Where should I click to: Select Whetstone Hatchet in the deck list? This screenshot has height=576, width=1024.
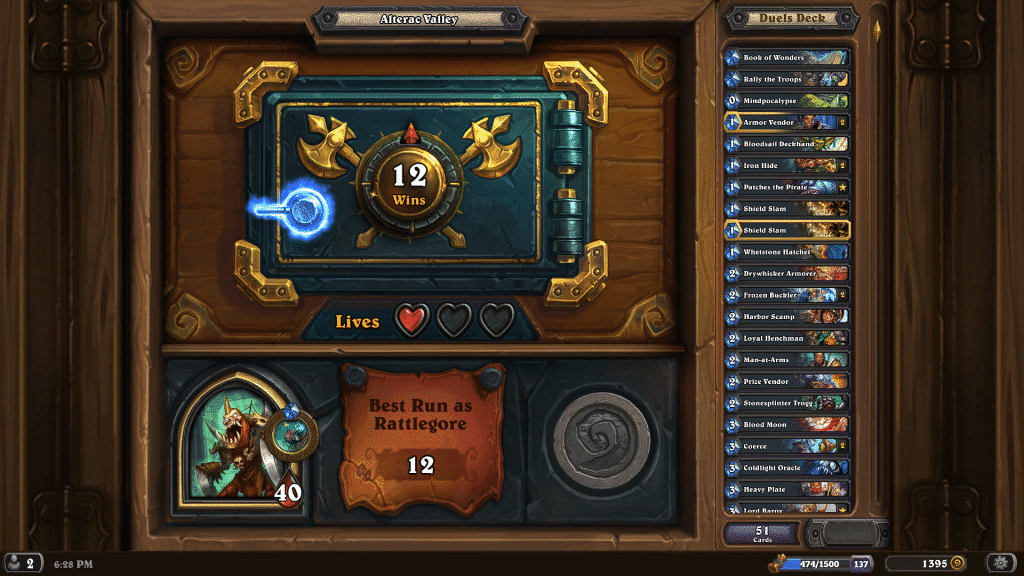coord(787,252)
